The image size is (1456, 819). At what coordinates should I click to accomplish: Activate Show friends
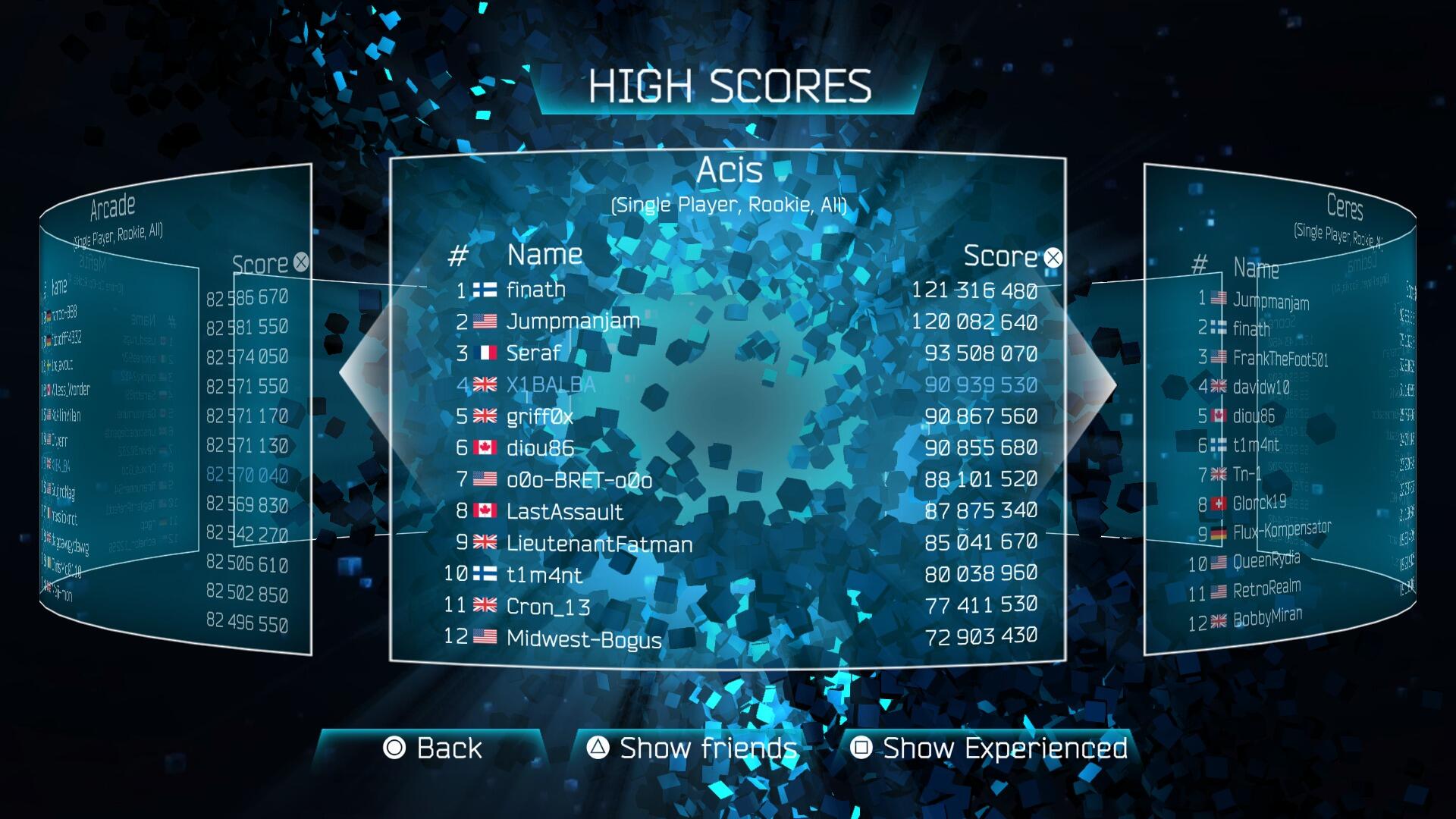(705, 748)
